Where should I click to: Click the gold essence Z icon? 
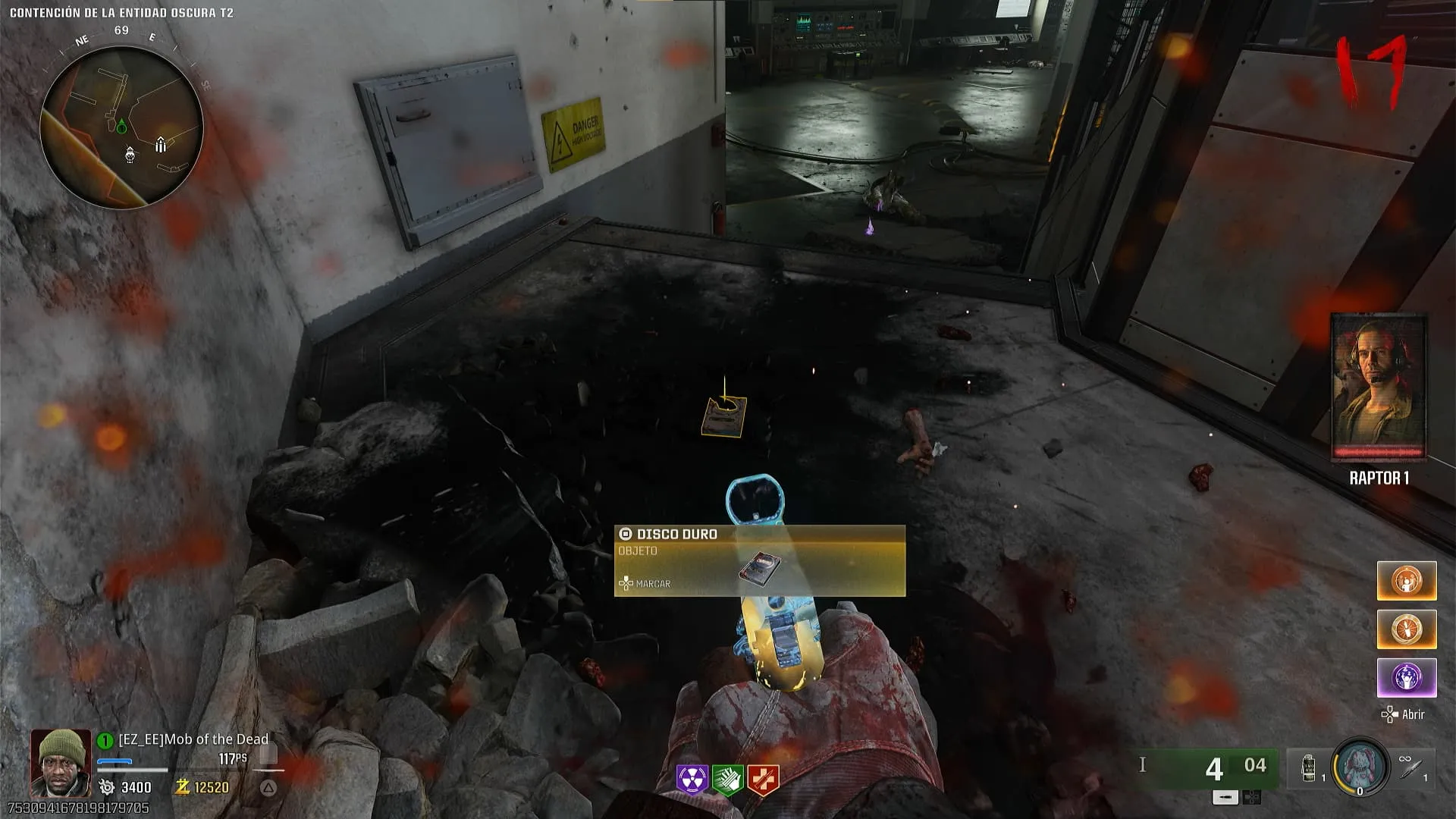182,787
